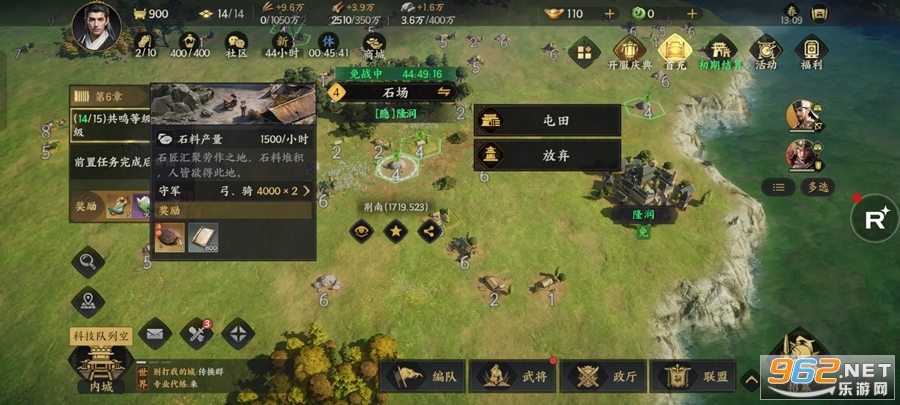Click the magnifying glass search icon
This screenshot has width=900, height=405.
click(88, 262)
